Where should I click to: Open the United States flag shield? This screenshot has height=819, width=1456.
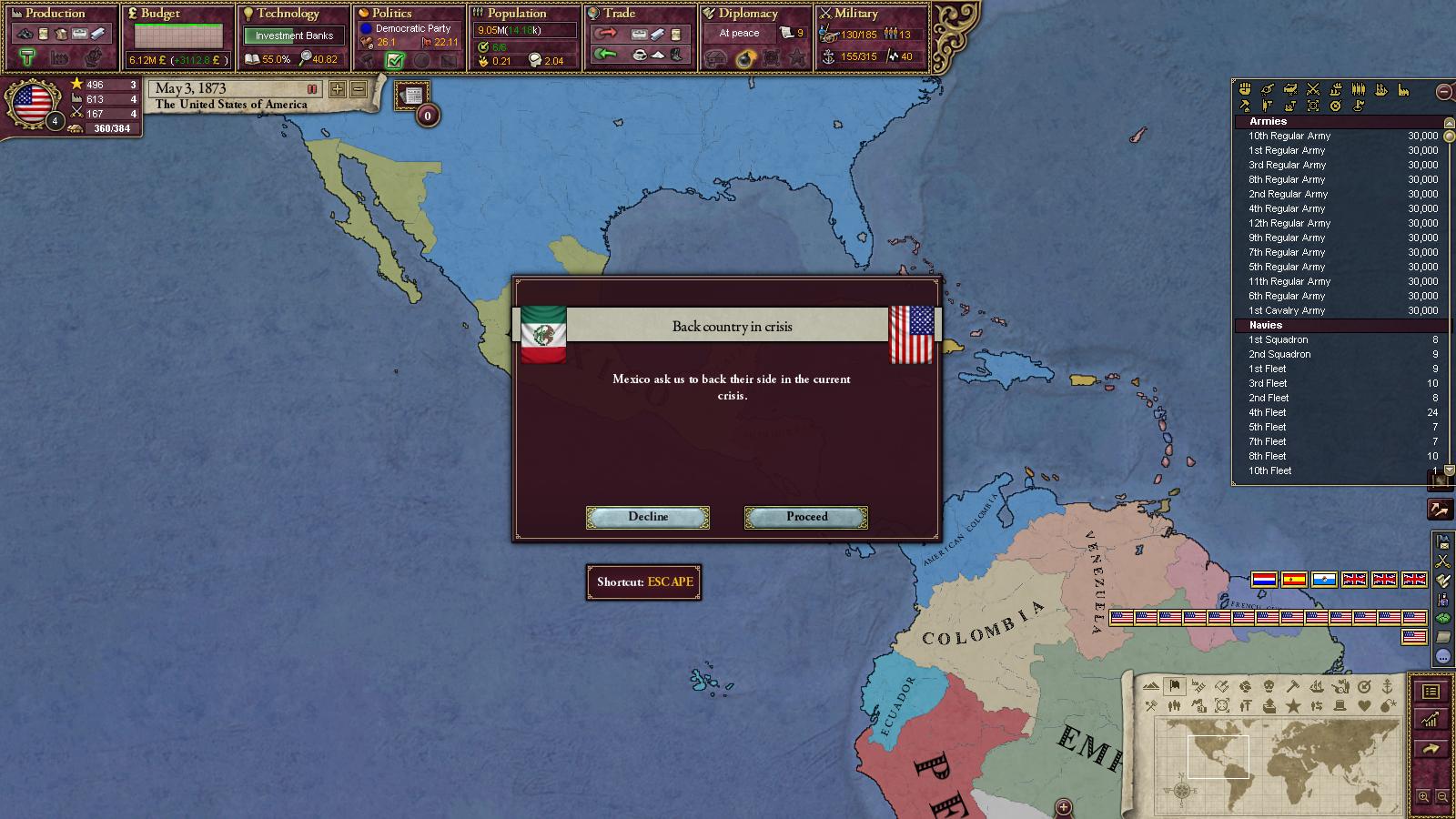pyautogui.click(x=33, y=102)
